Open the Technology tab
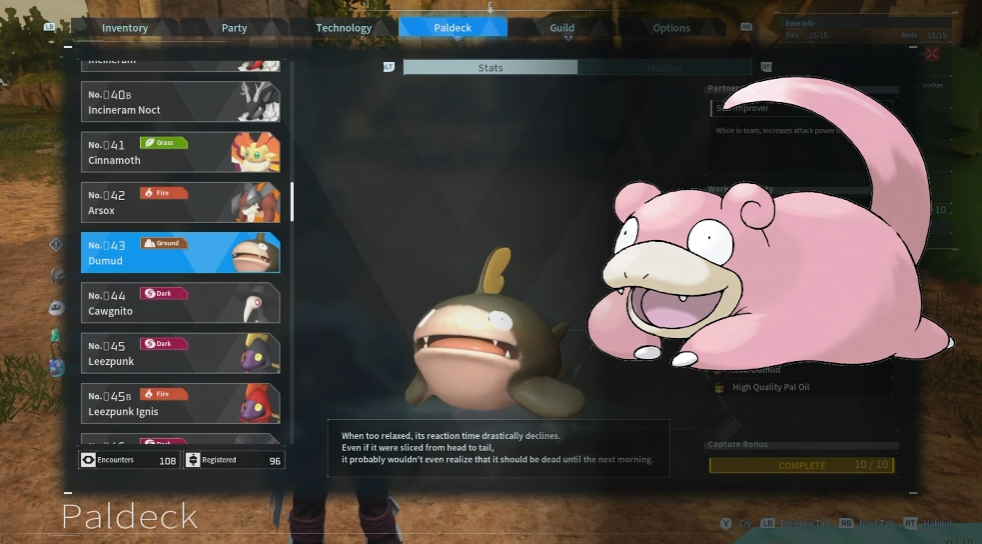Screen dimensions: 982x544 (343, 28)
